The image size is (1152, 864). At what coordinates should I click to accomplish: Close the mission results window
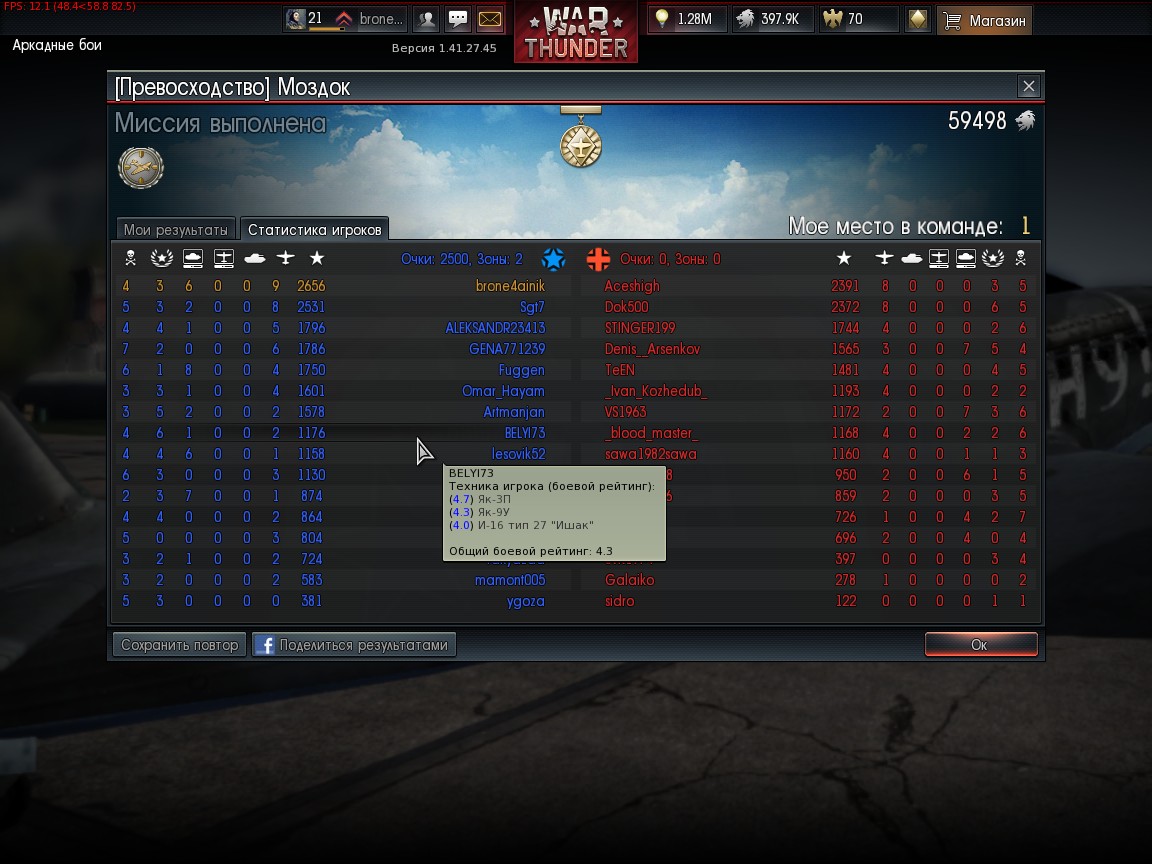tap(1028, 87)
